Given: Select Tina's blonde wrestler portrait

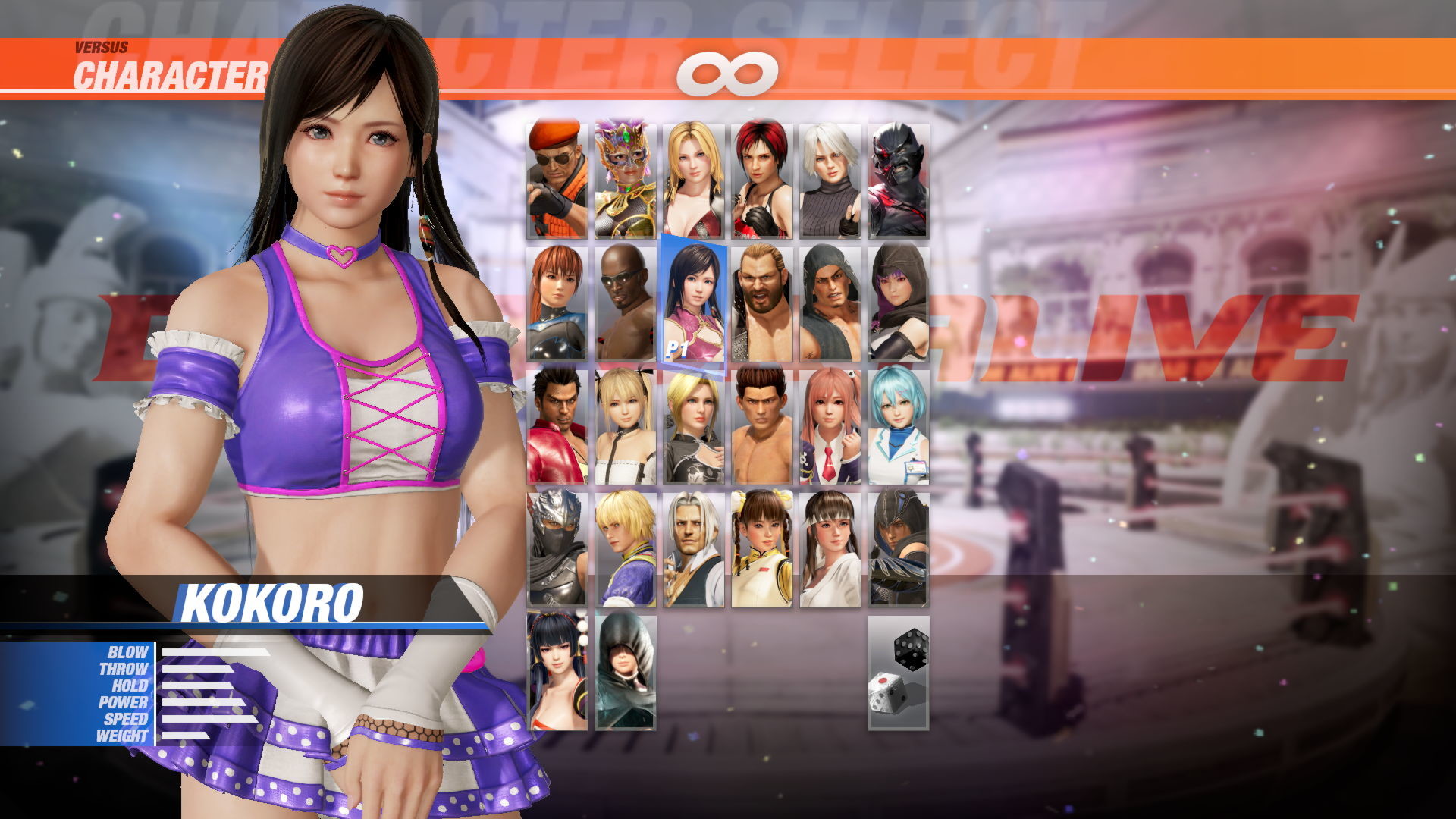Looking at the screenshot, I should (x=694, y=178).
